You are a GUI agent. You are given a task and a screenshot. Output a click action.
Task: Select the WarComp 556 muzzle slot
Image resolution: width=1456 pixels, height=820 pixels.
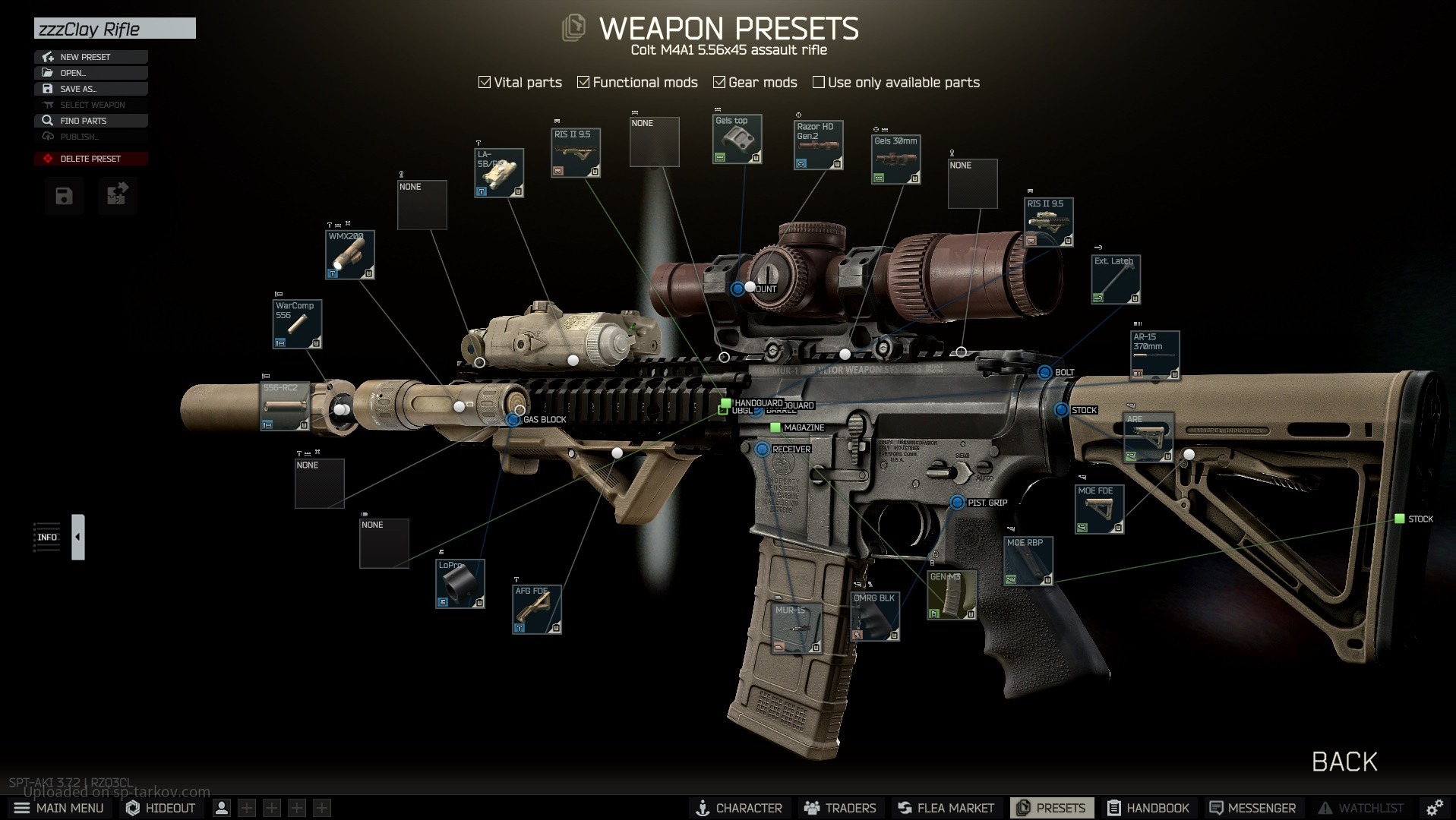pyautogui.click(x=297, y=324)
